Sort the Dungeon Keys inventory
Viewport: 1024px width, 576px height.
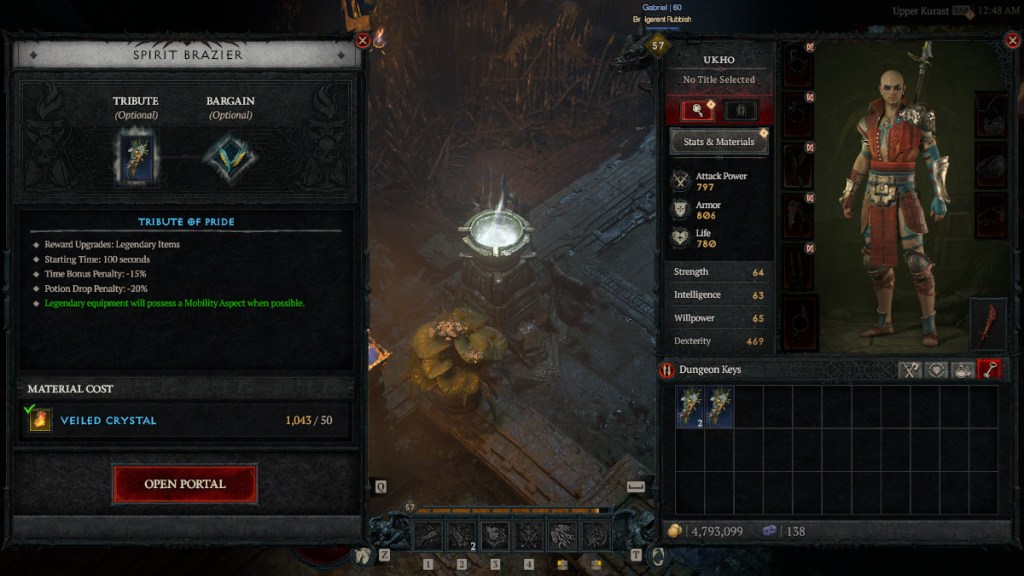pos(668,371)
